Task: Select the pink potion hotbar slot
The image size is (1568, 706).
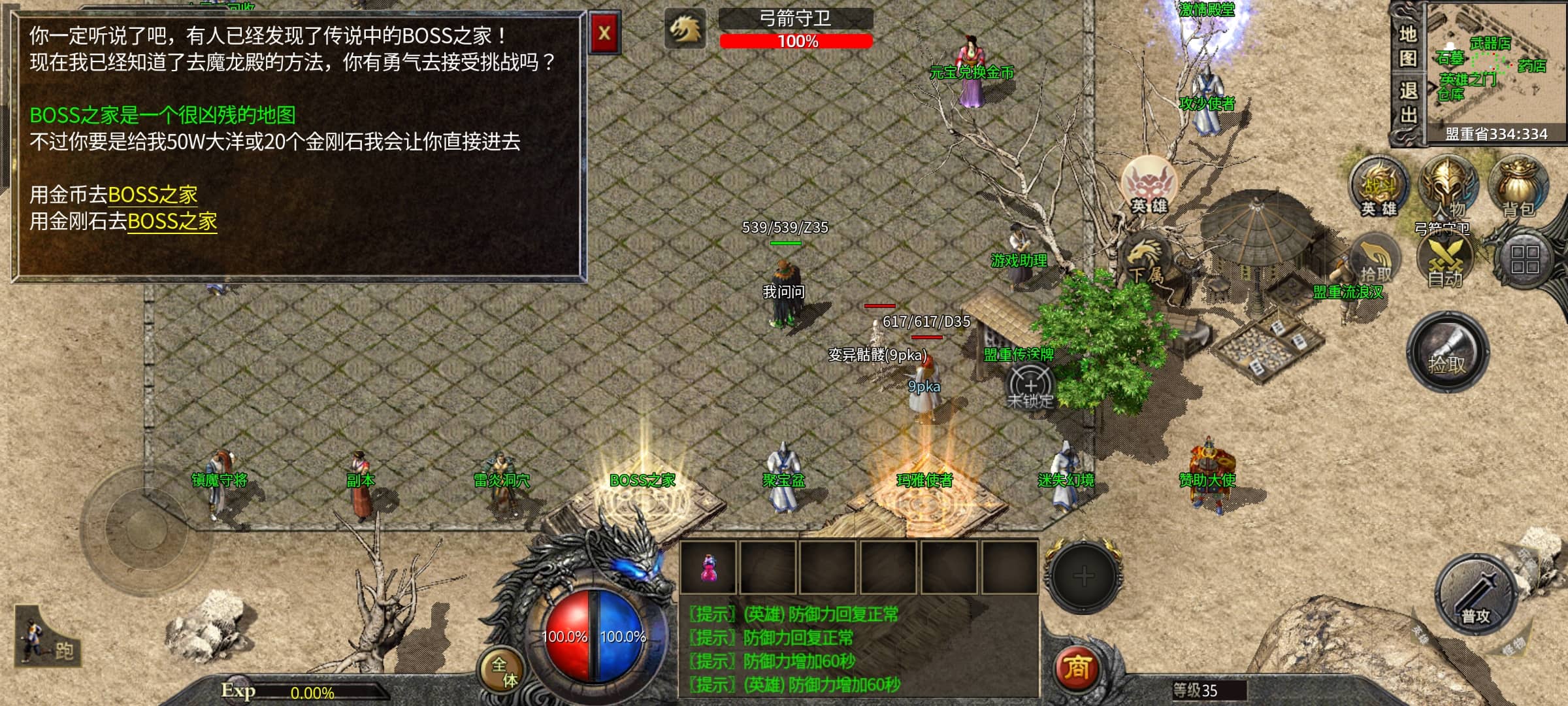Action: coord(708,567)
